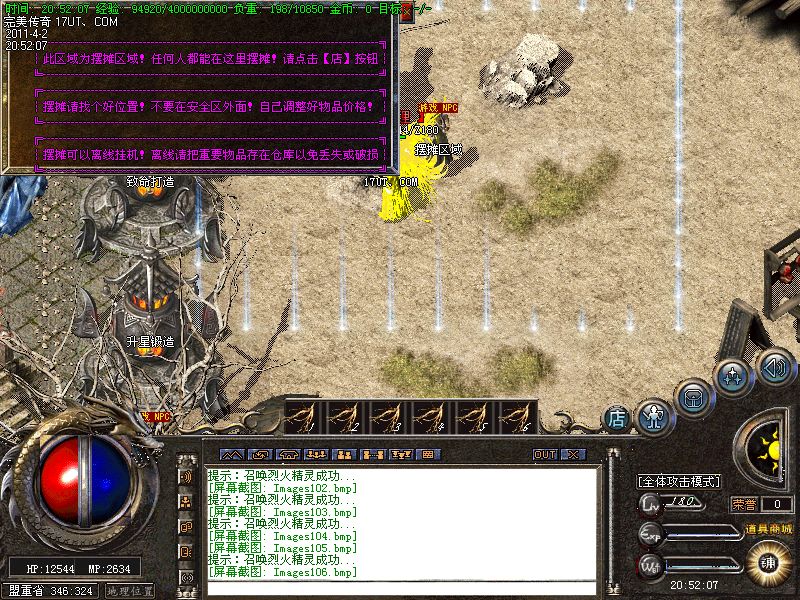Click the chat input line
This screenshot has width=800, height=600.
[x=400, y=588]
